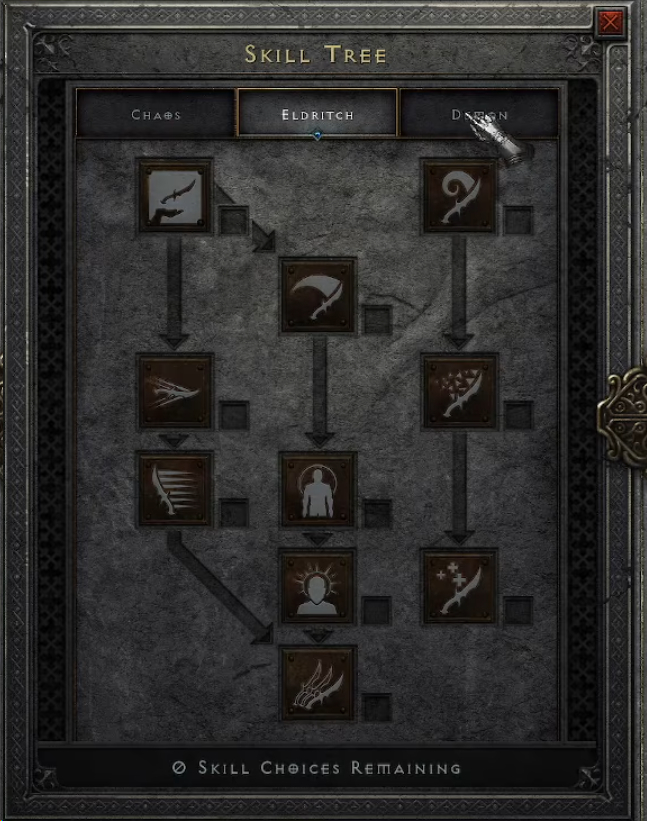The width and height of the screenshot is (647, 821).
Task: Open the Demon skill tab
Action: tap(479, 114)
